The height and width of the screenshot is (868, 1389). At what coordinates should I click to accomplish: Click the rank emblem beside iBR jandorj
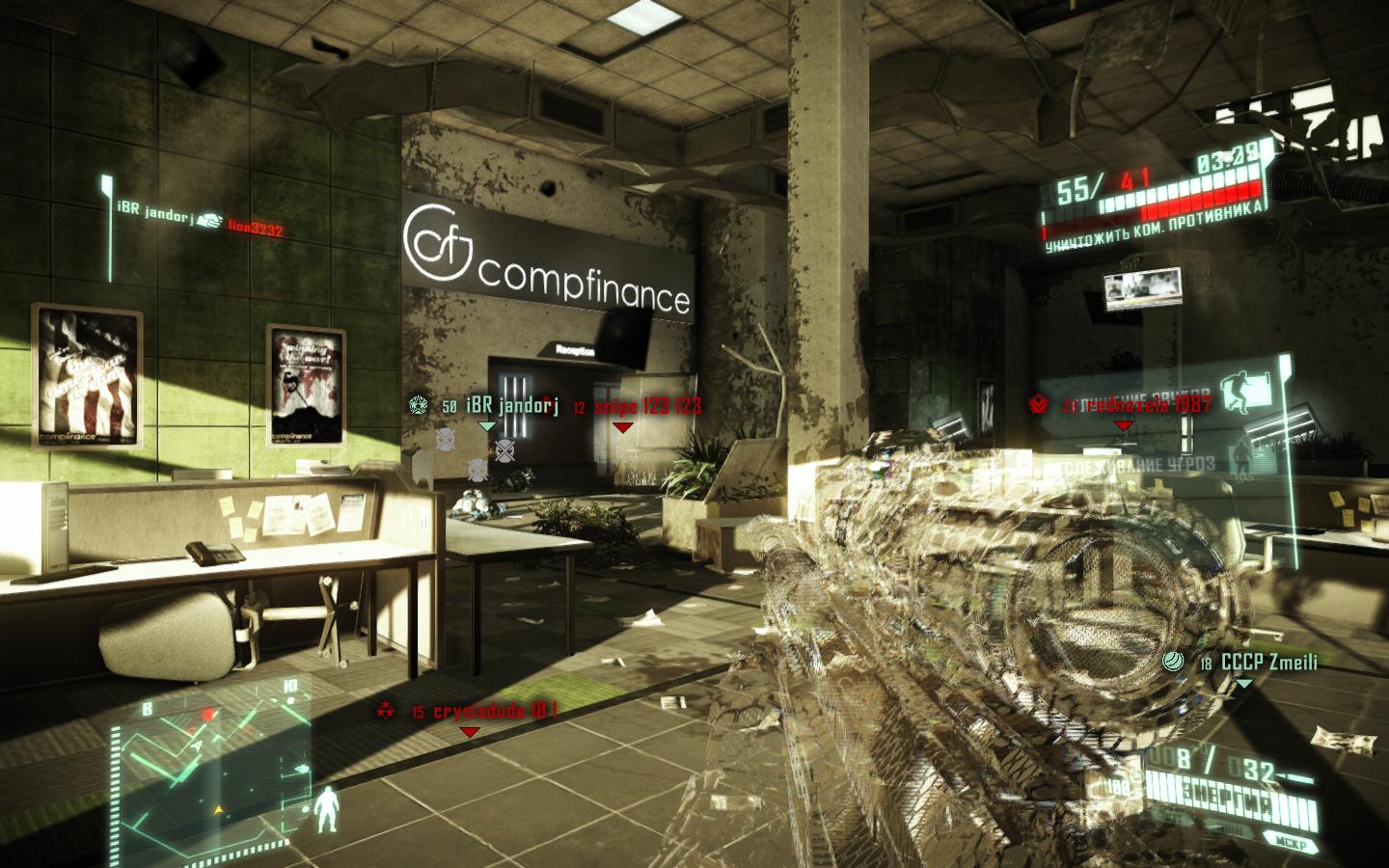tap(418, 405)
